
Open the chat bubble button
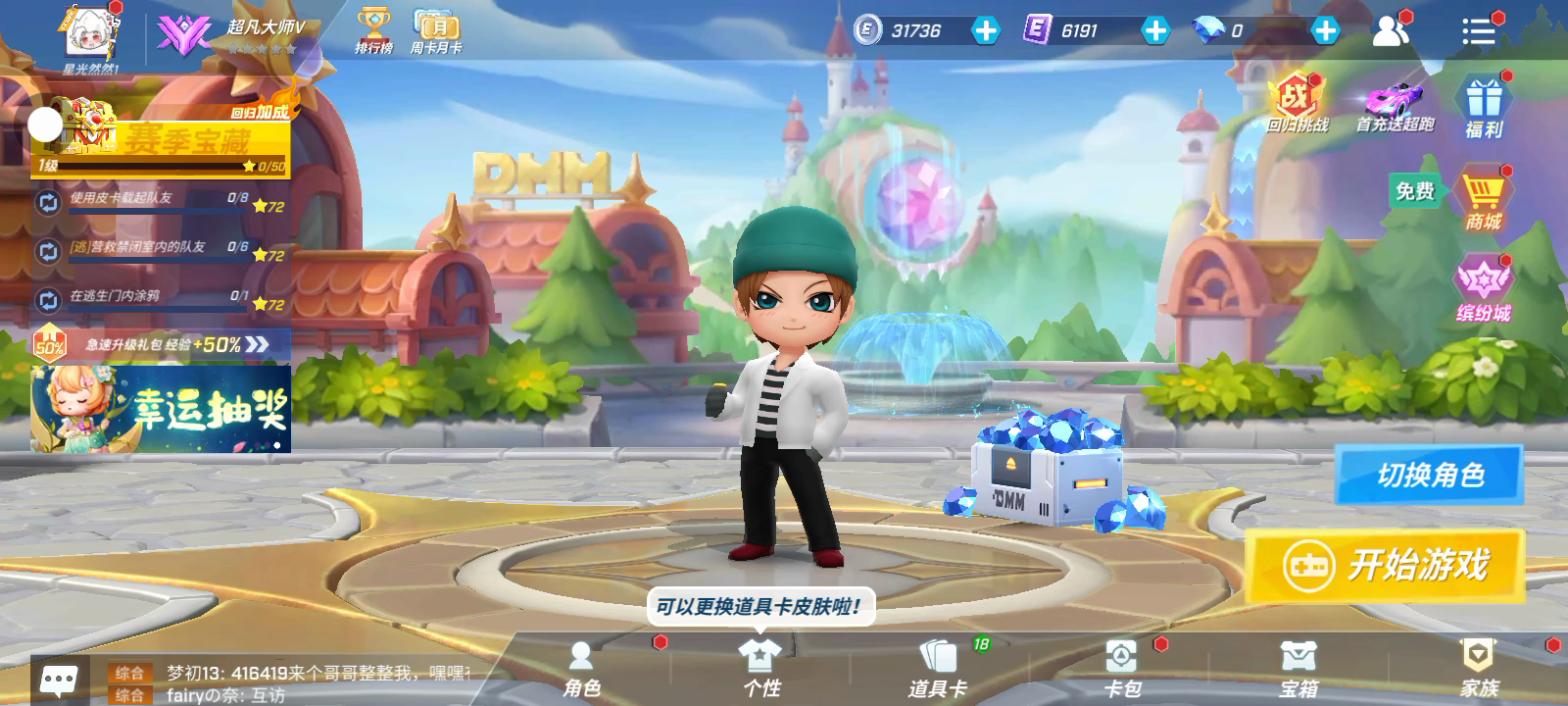click(x=59, y=680)
